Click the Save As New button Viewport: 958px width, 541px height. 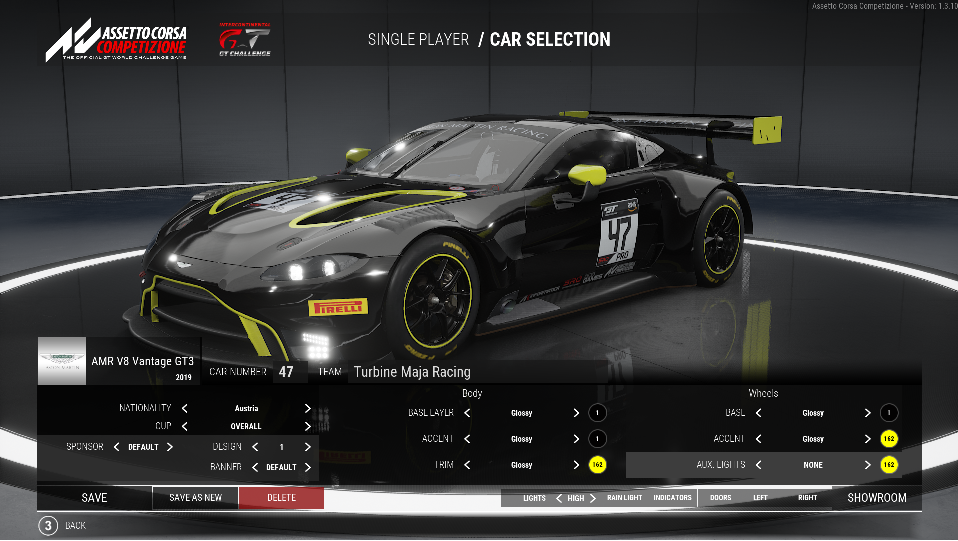point(195,498)
